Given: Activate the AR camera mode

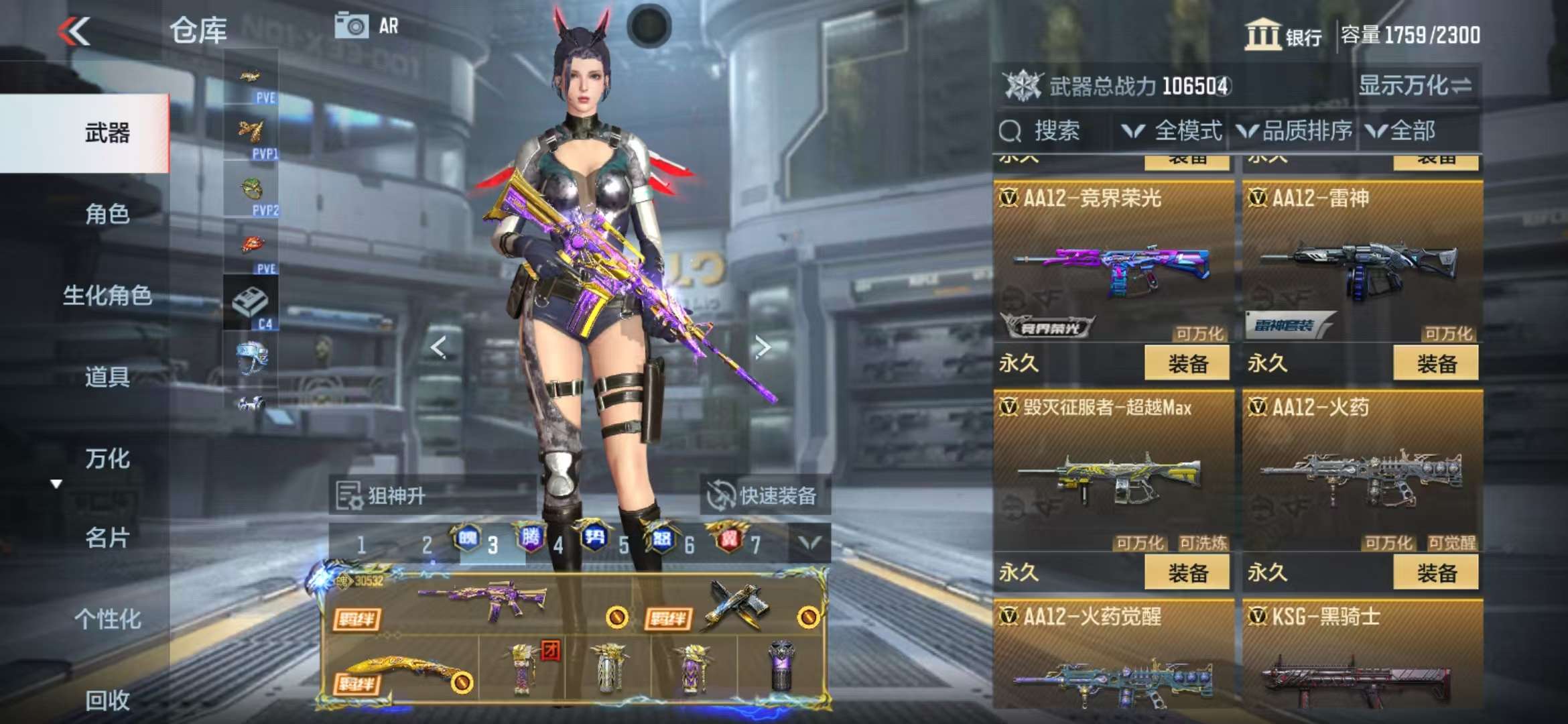Looking at the screenshot, I should [x=367, y=26].
